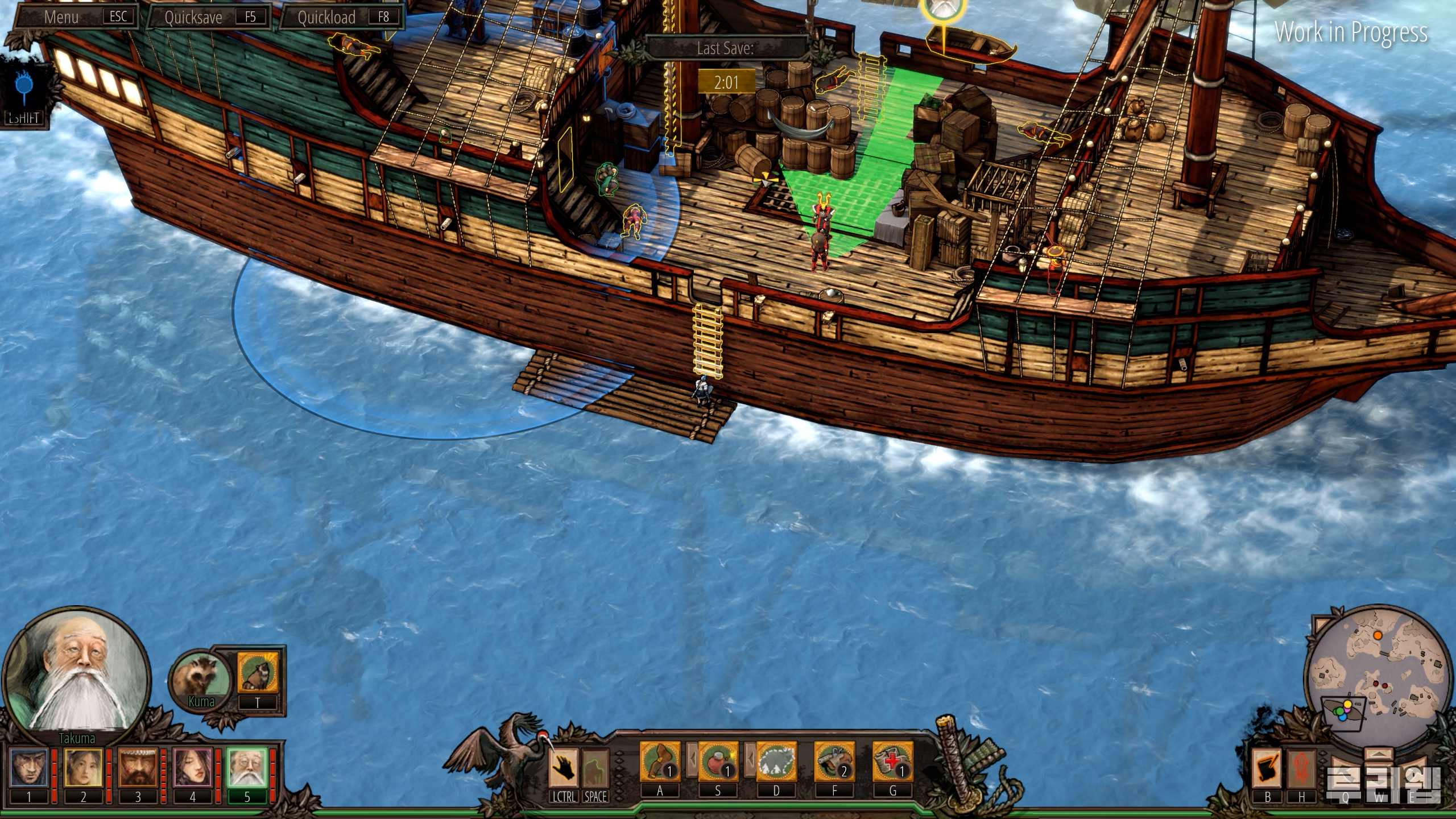Use the red cross medkit item

tap(892, 762)
